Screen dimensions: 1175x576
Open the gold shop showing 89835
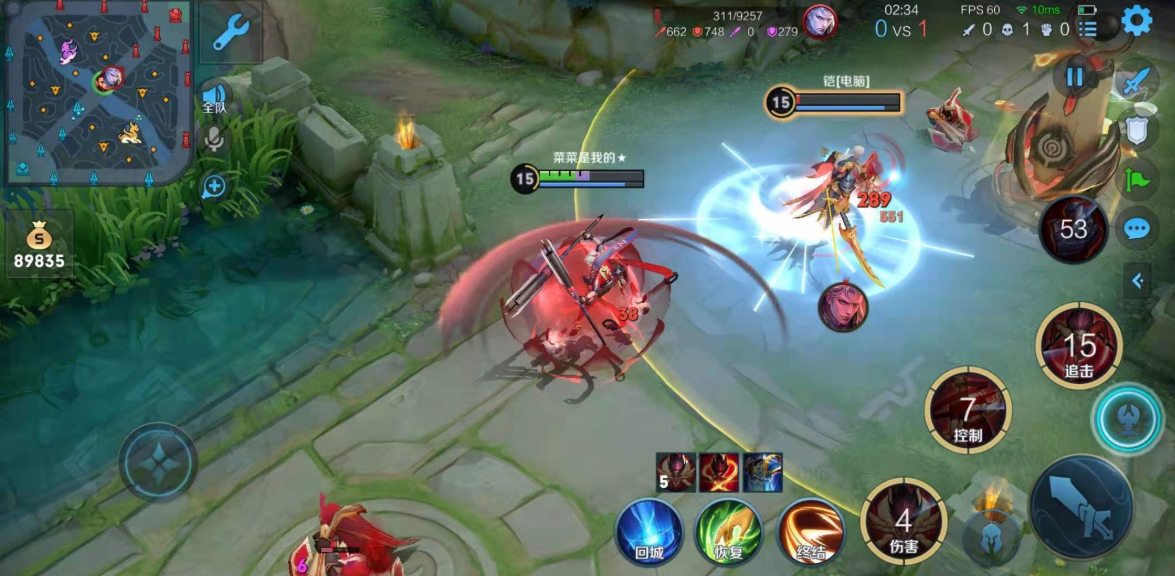[x=39, y=245]
